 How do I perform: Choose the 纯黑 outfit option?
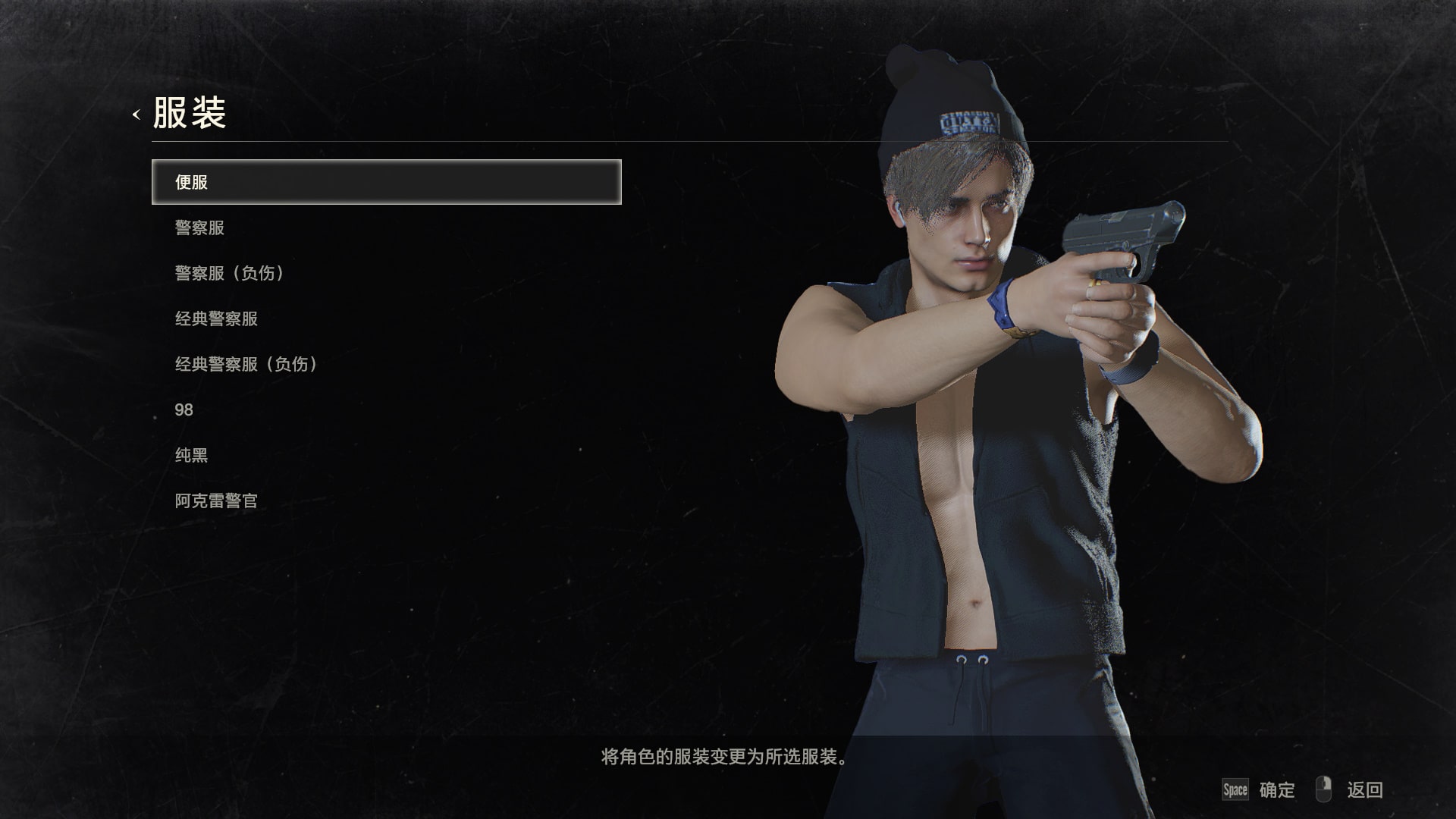191,454
